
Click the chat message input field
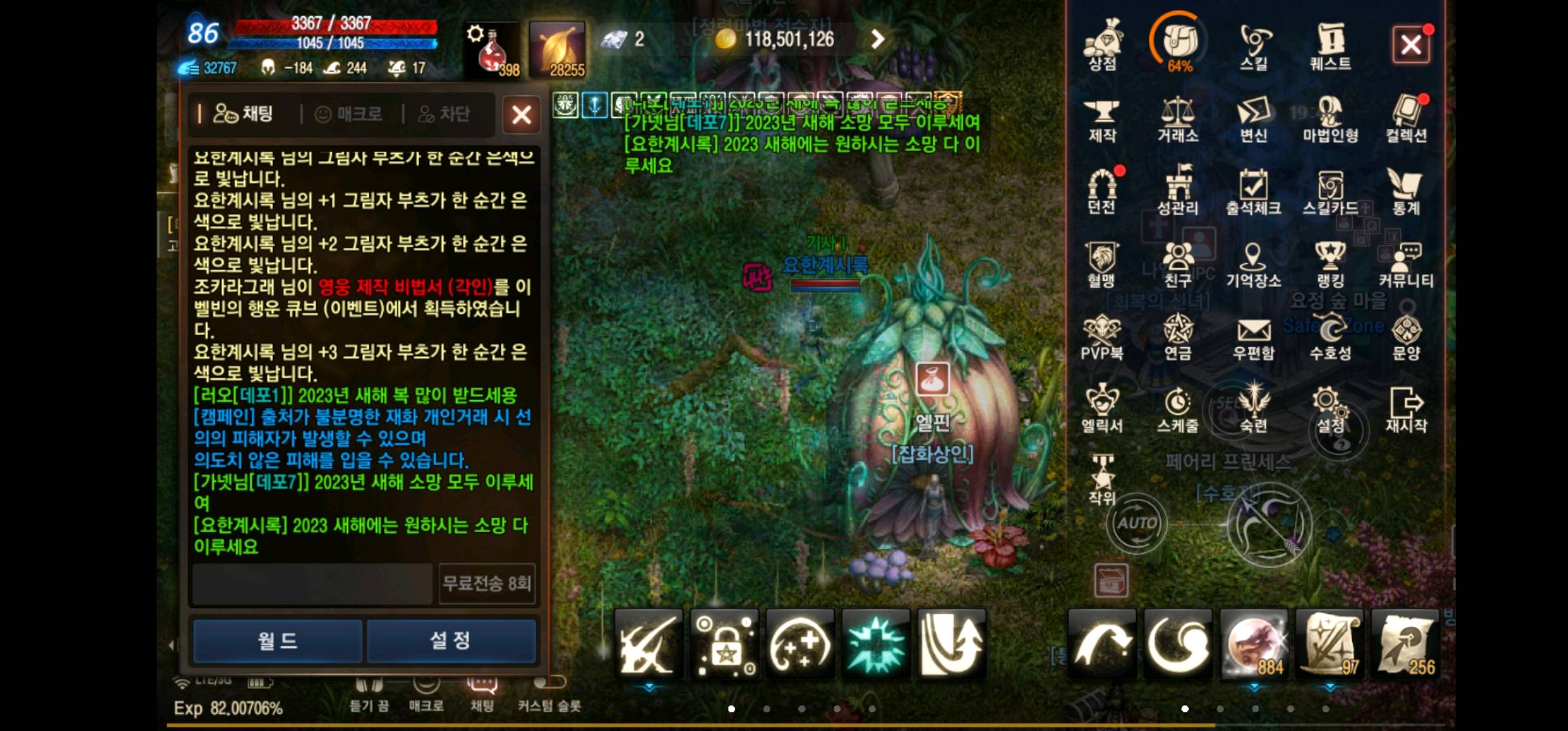coord(311,584)
